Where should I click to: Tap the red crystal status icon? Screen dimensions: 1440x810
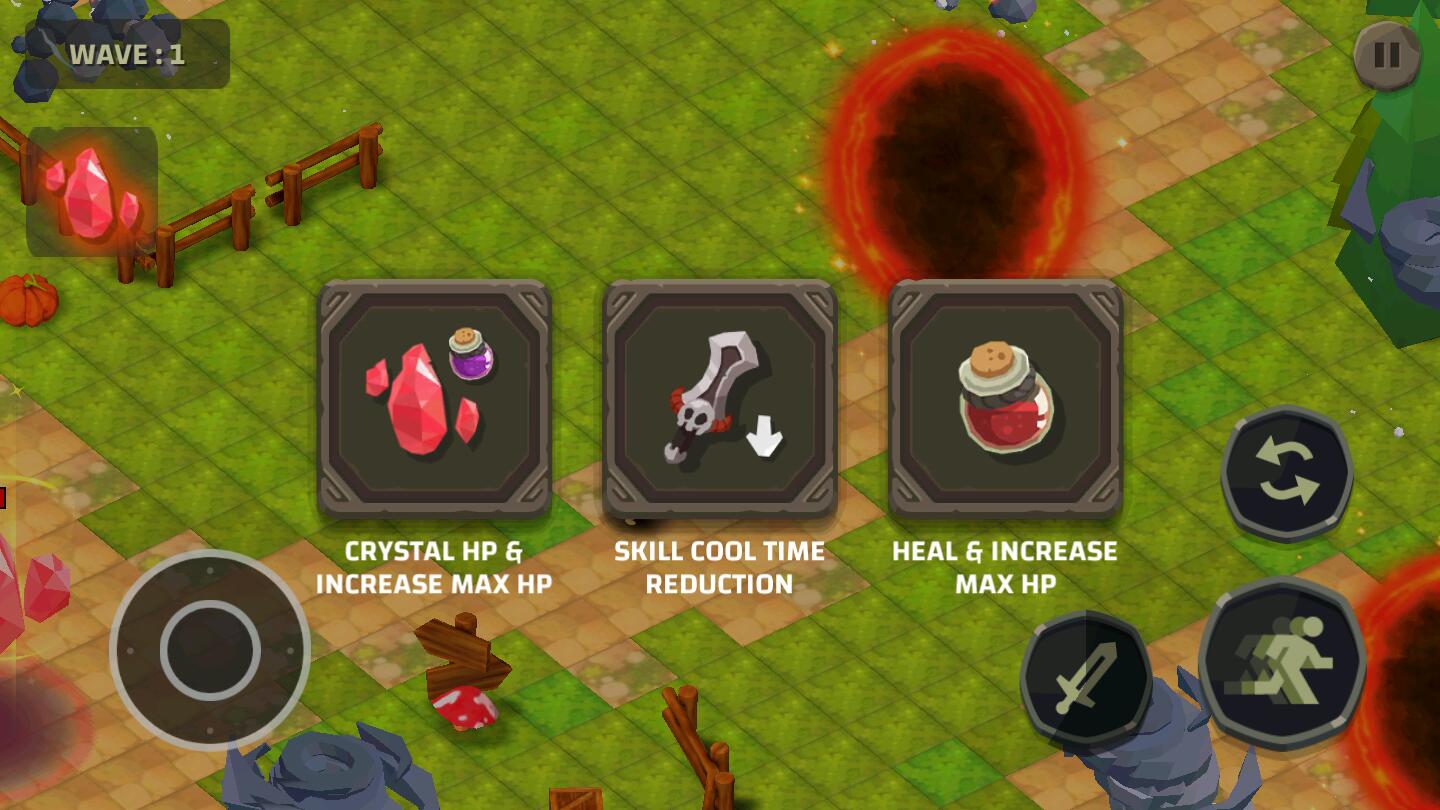coord(92,192)
